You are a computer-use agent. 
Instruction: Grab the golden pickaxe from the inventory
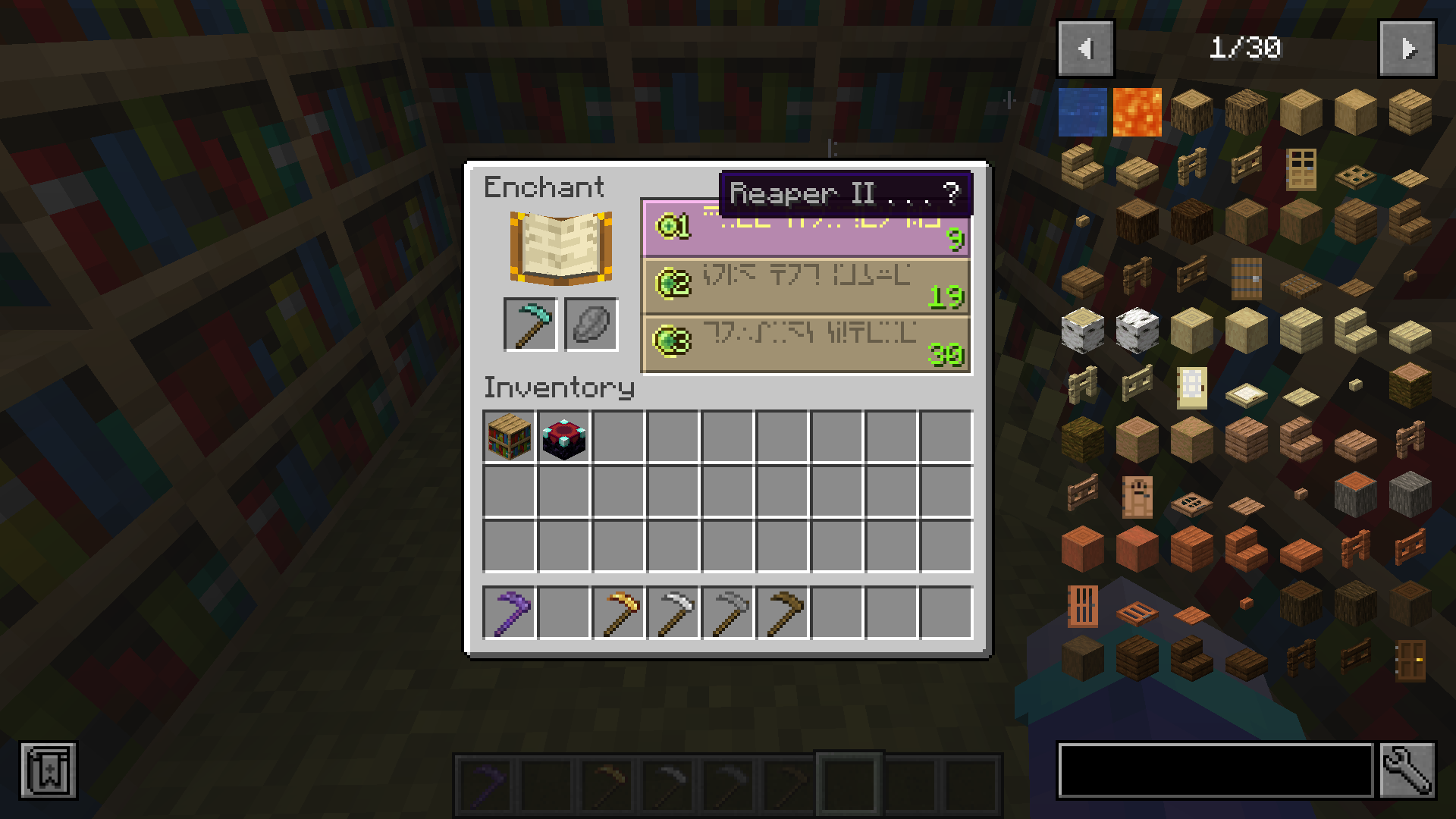point(618,613)
